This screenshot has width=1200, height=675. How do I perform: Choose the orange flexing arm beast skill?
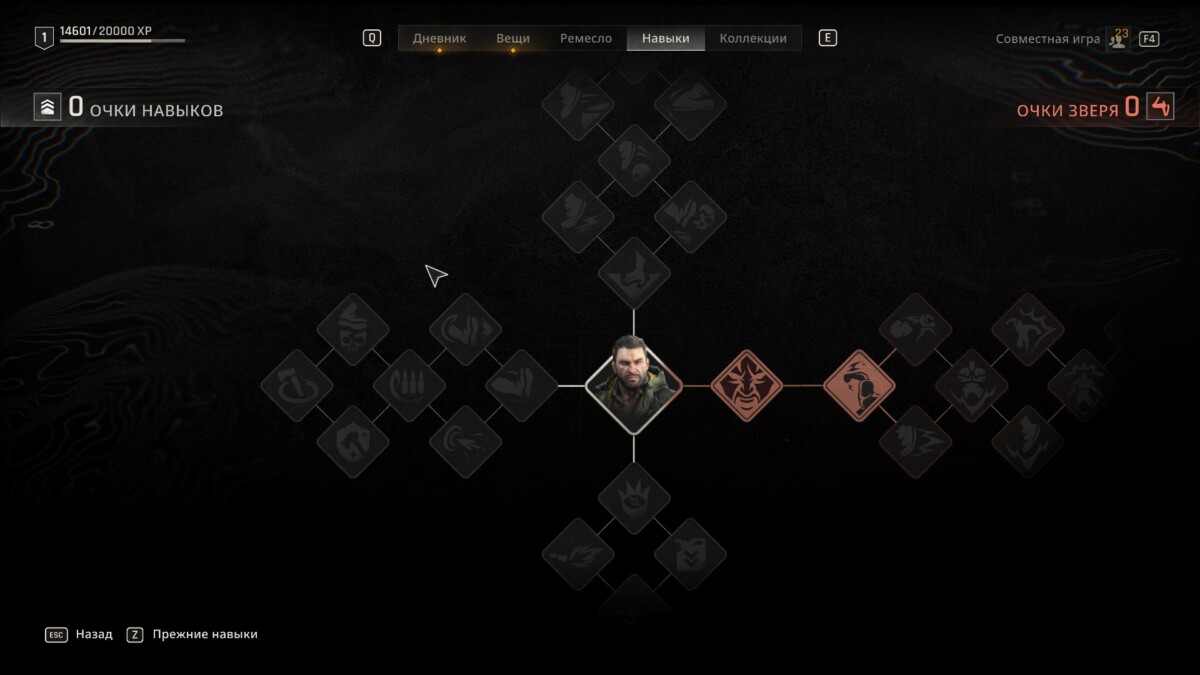(x=859, y=385)
